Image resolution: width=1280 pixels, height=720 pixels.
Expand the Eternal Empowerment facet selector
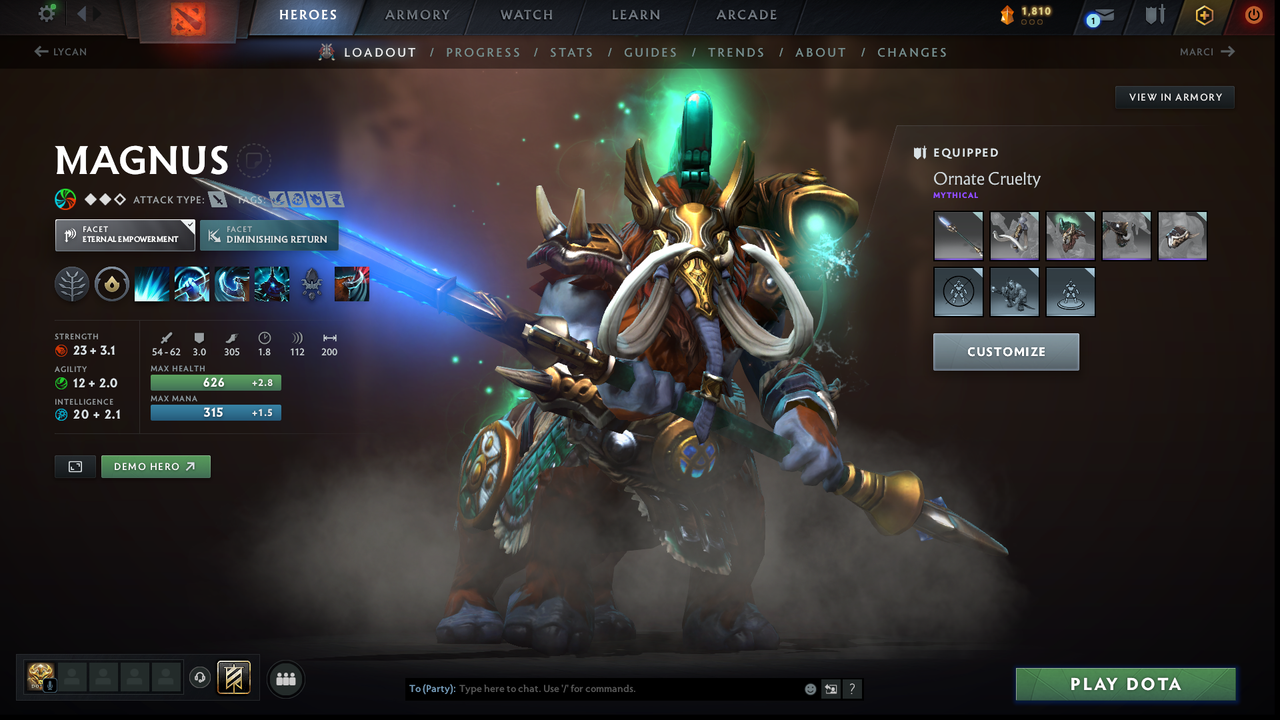(x=124, y=234)
